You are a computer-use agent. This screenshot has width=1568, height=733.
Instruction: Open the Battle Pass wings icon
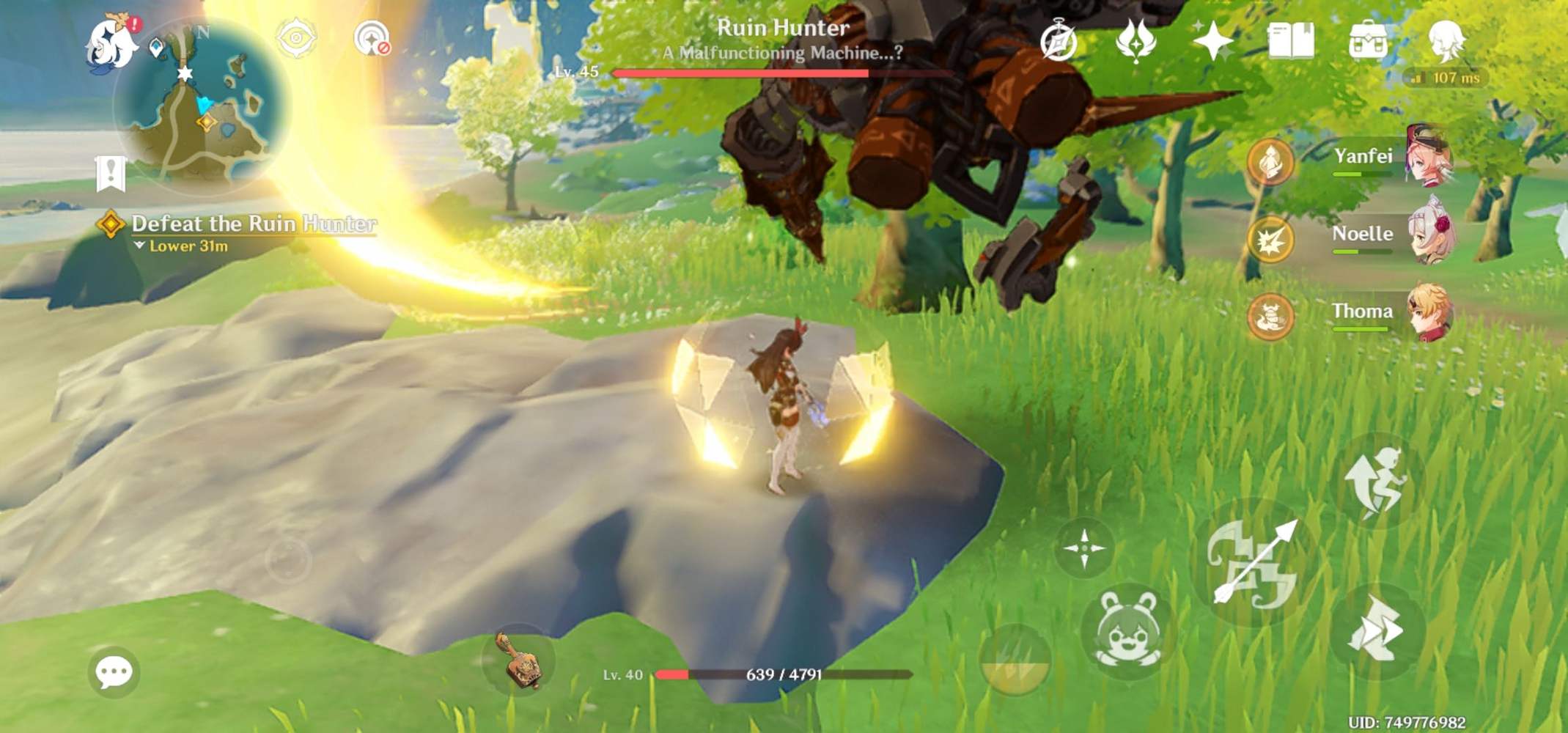point(1135,44)
